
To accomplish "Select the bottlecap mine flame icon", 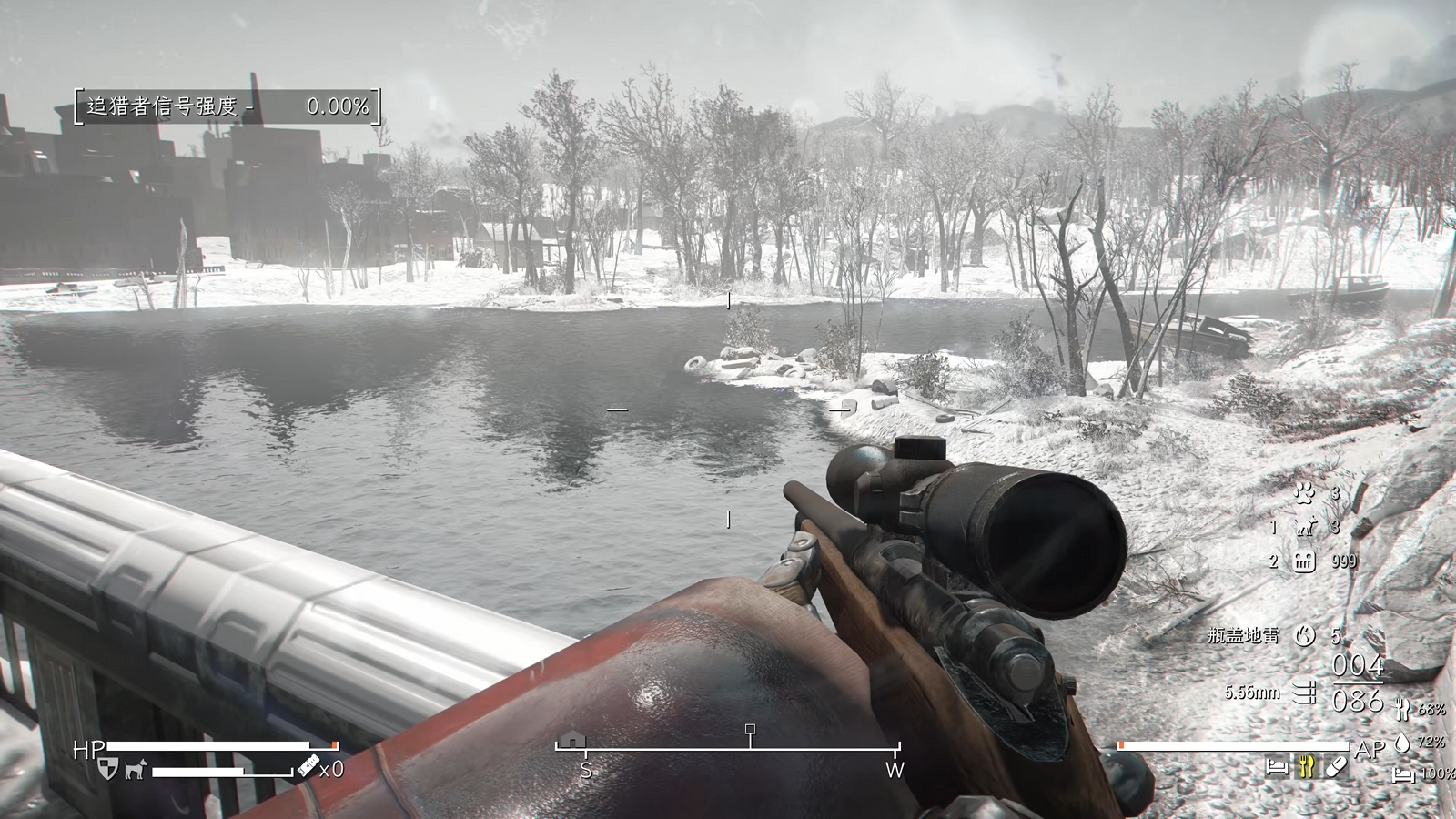I will pos(1305,635).
